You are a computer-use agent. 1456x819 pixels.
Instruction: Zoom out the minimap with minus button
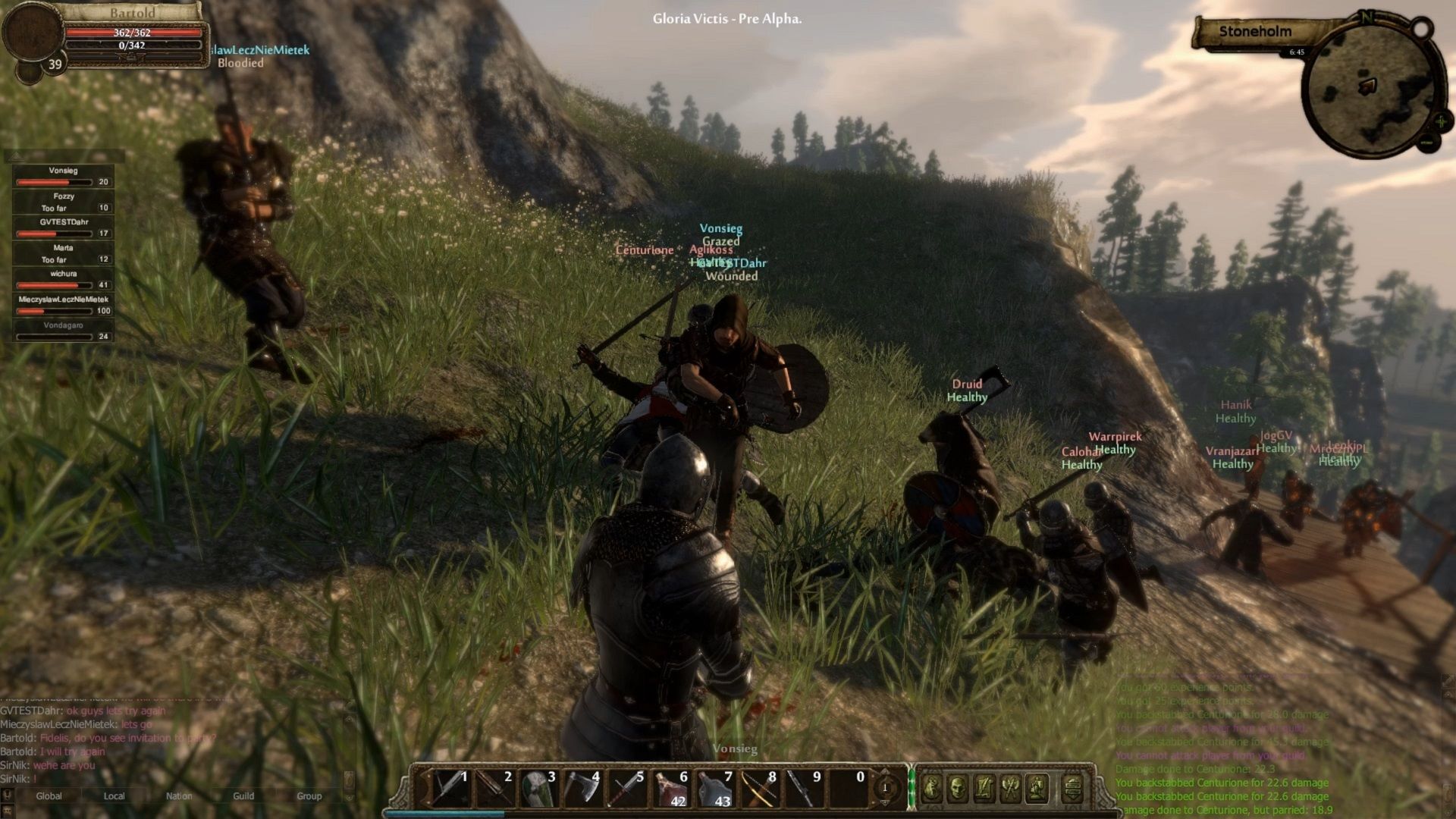1427,142
